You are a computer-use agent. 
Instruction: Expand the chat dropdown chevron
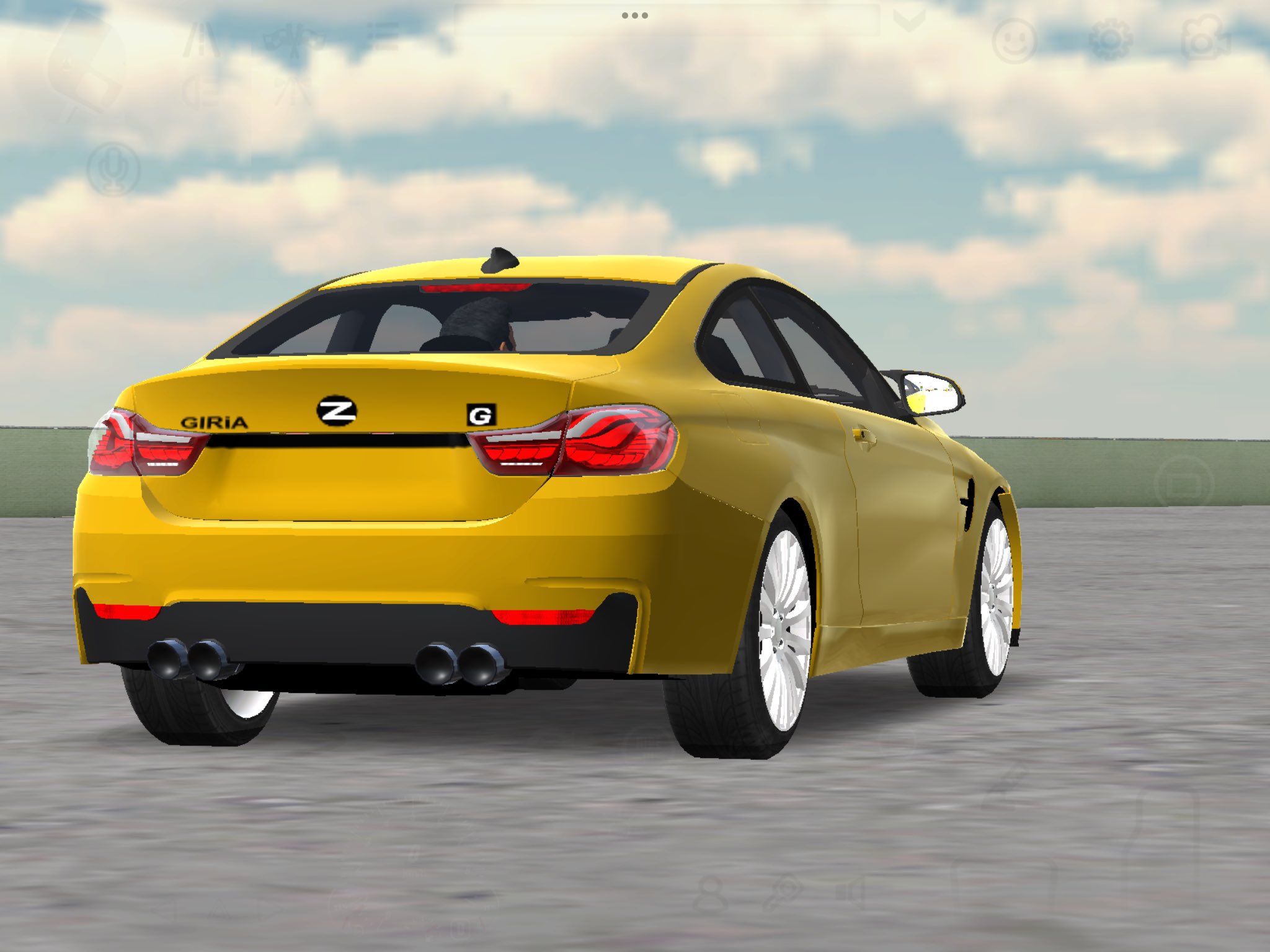(x=909, y=20)
